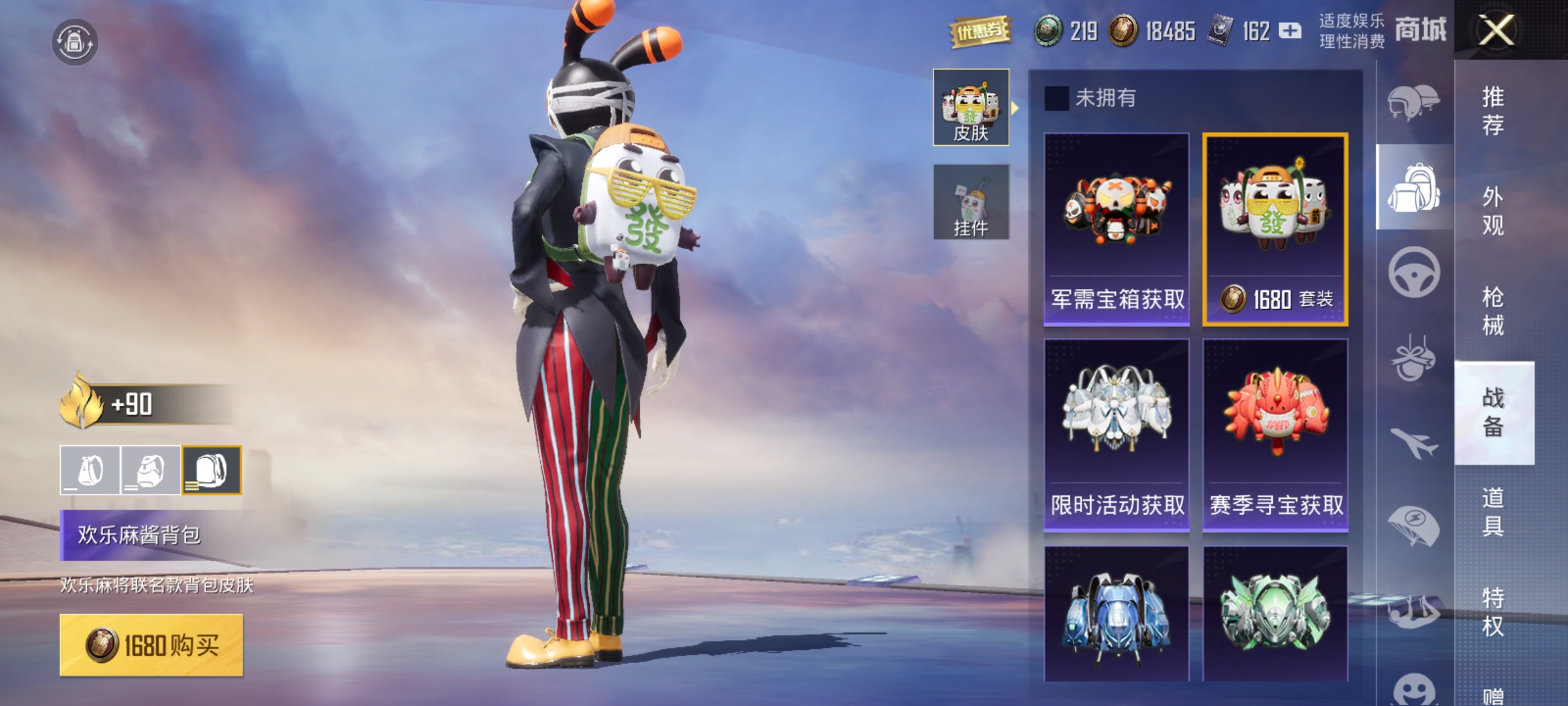Buy the backpack for 1680
The width and height of the screenshot is (1568, 706).
click(152, 645)
